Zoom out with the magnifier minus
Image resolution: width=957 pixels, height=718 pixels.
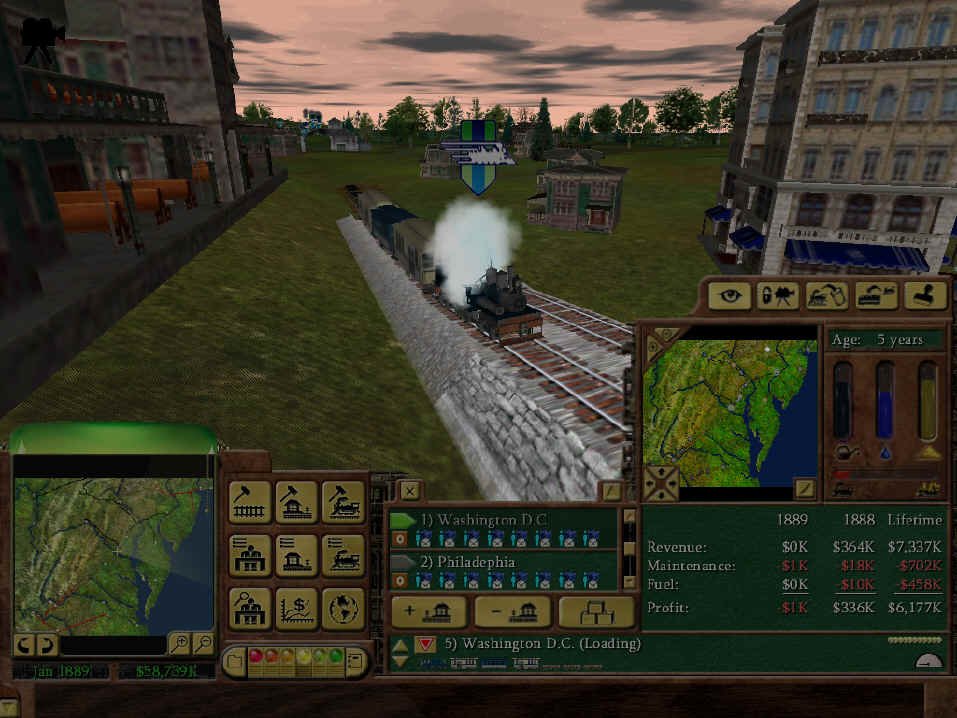pyautogui.click(x=203, y=644)
